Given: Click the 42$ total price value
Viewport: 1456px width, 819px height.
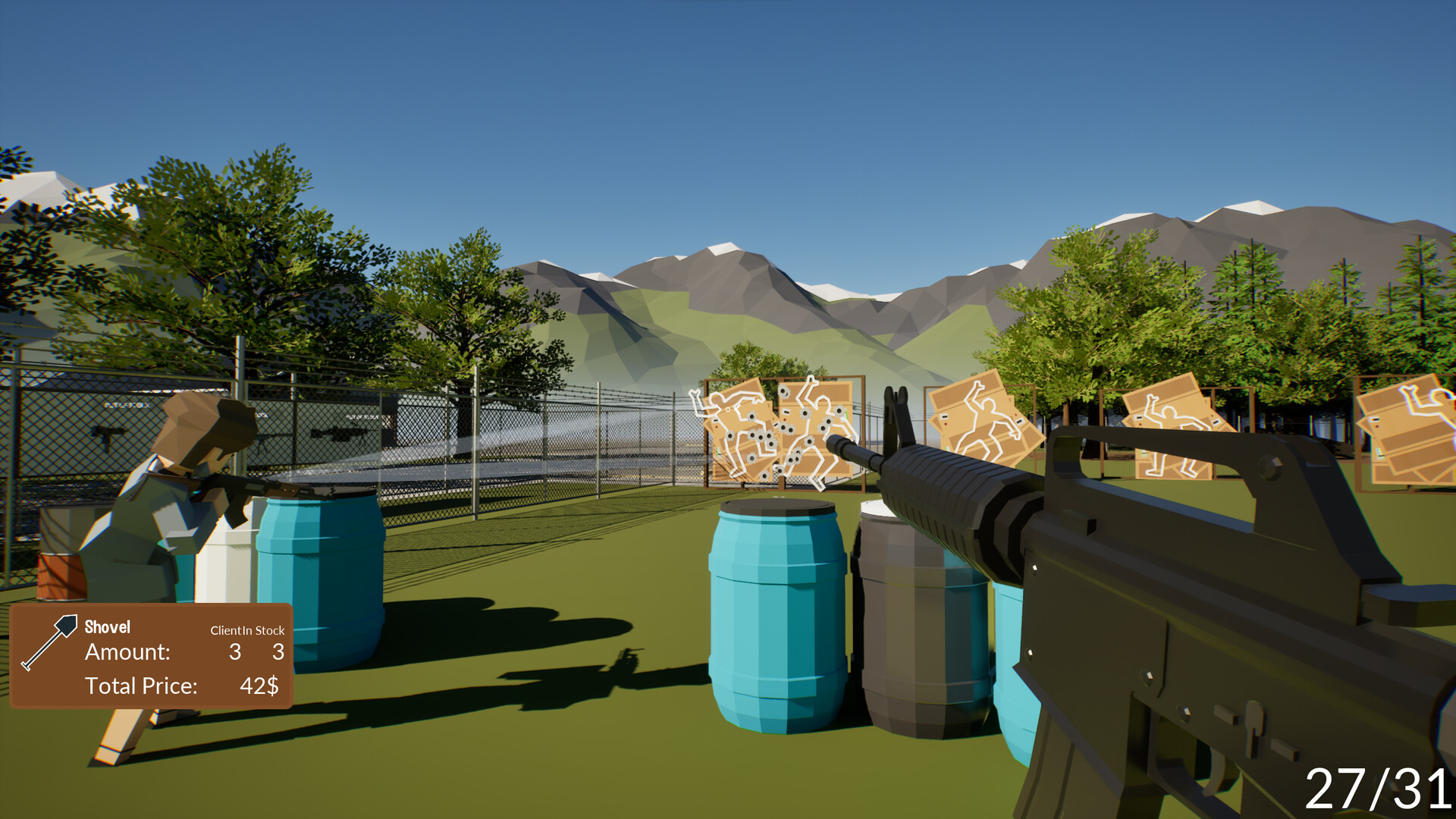Looking at the screenshot, I should point(259,686).
